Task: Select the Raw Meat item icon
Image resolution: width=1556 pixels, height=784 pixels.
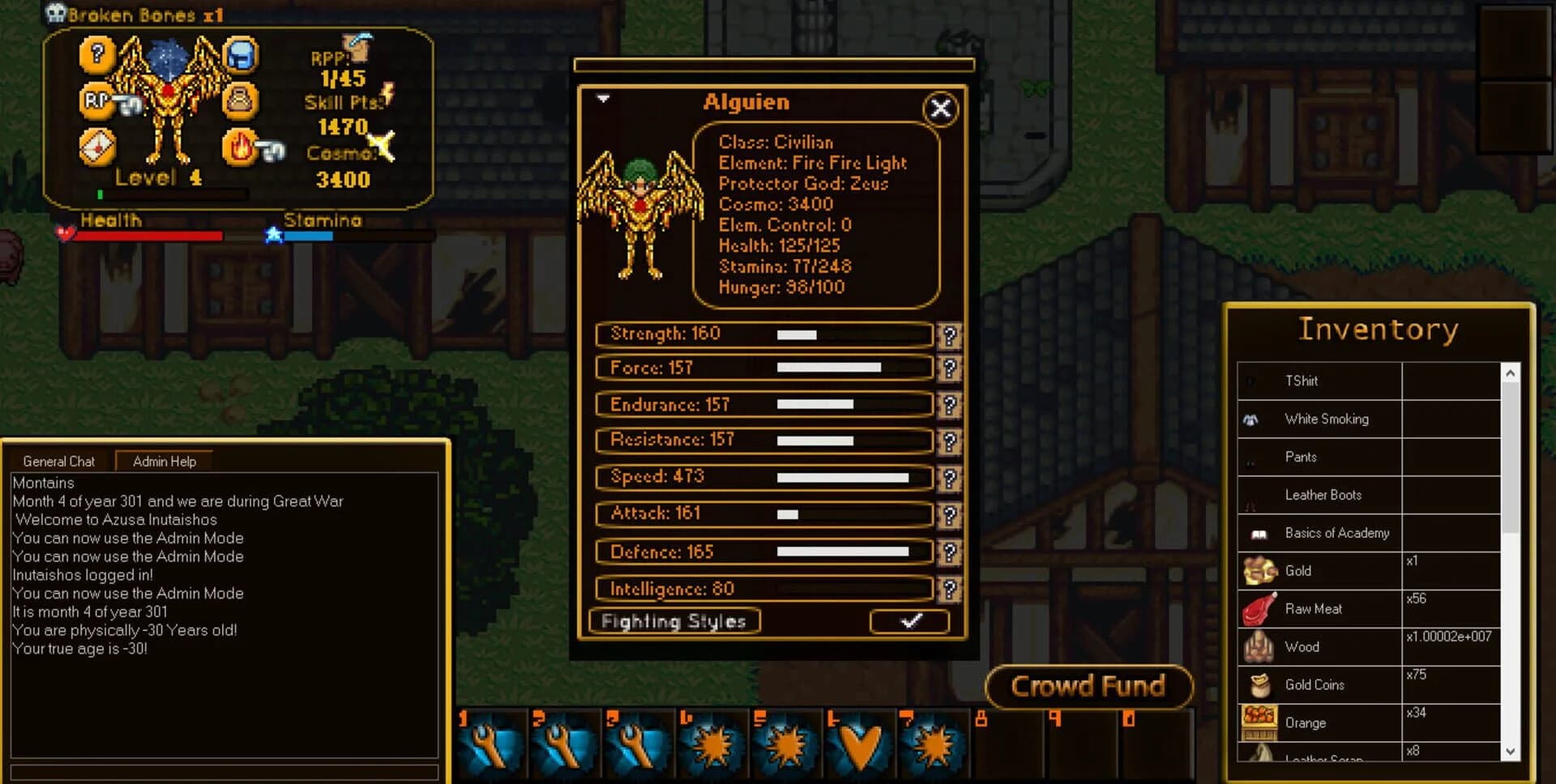Action: click(x=1258, y=609)
